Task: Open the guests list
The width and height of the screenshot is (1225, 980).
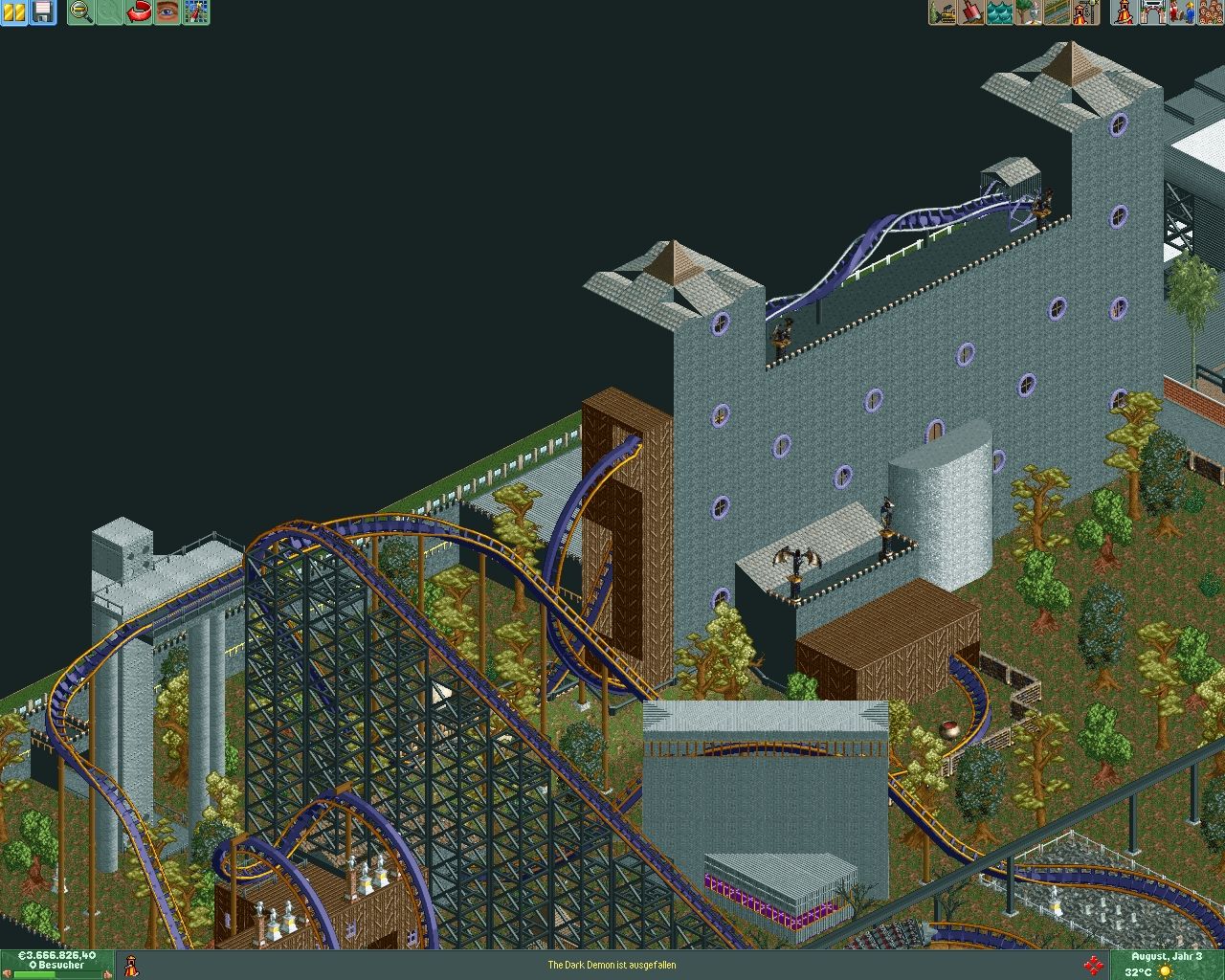Action: pyautogui.click(x=1210, y=12)
